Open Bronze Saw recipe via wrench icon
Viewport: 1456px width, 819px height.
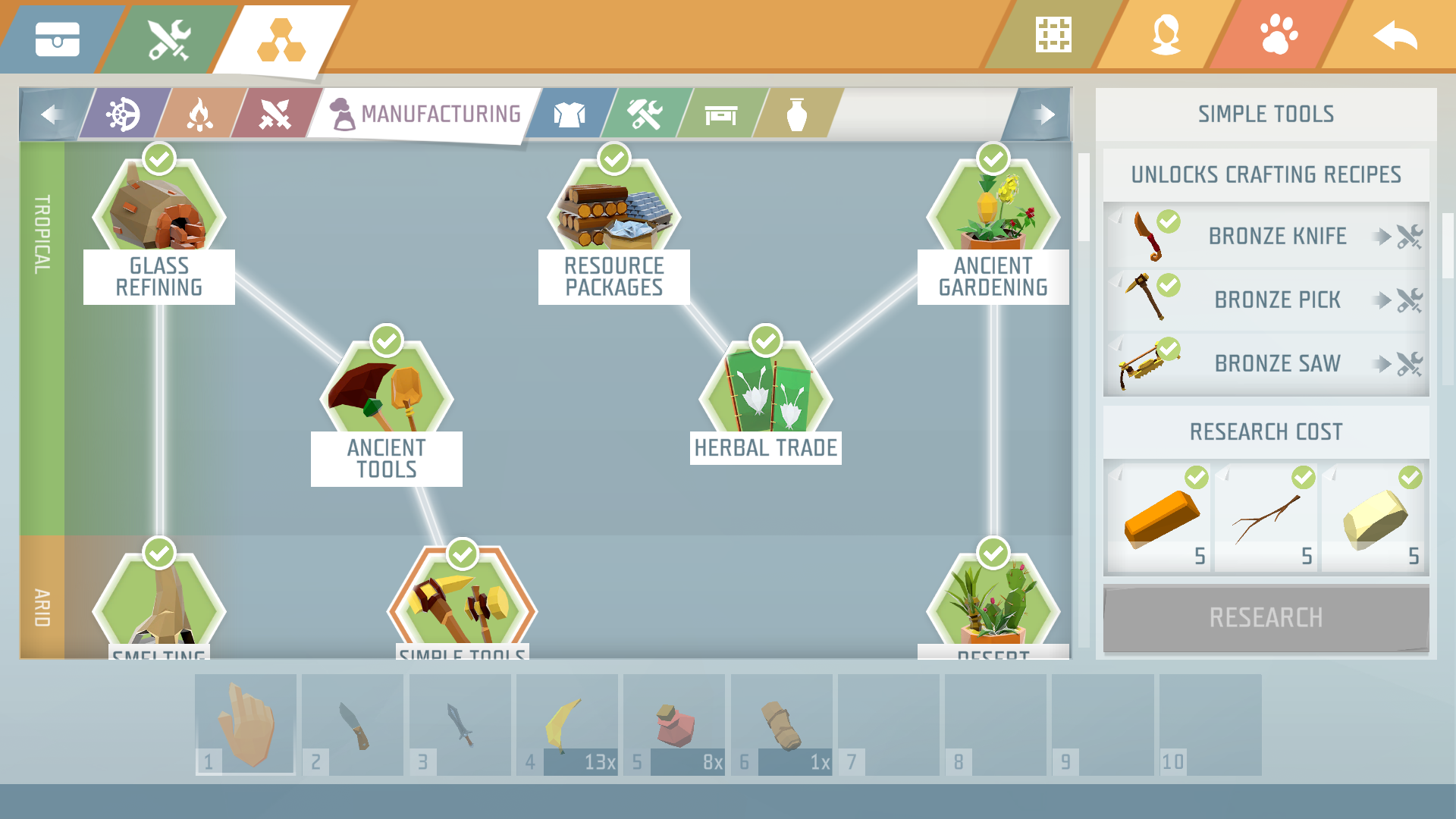(1410, 362)
